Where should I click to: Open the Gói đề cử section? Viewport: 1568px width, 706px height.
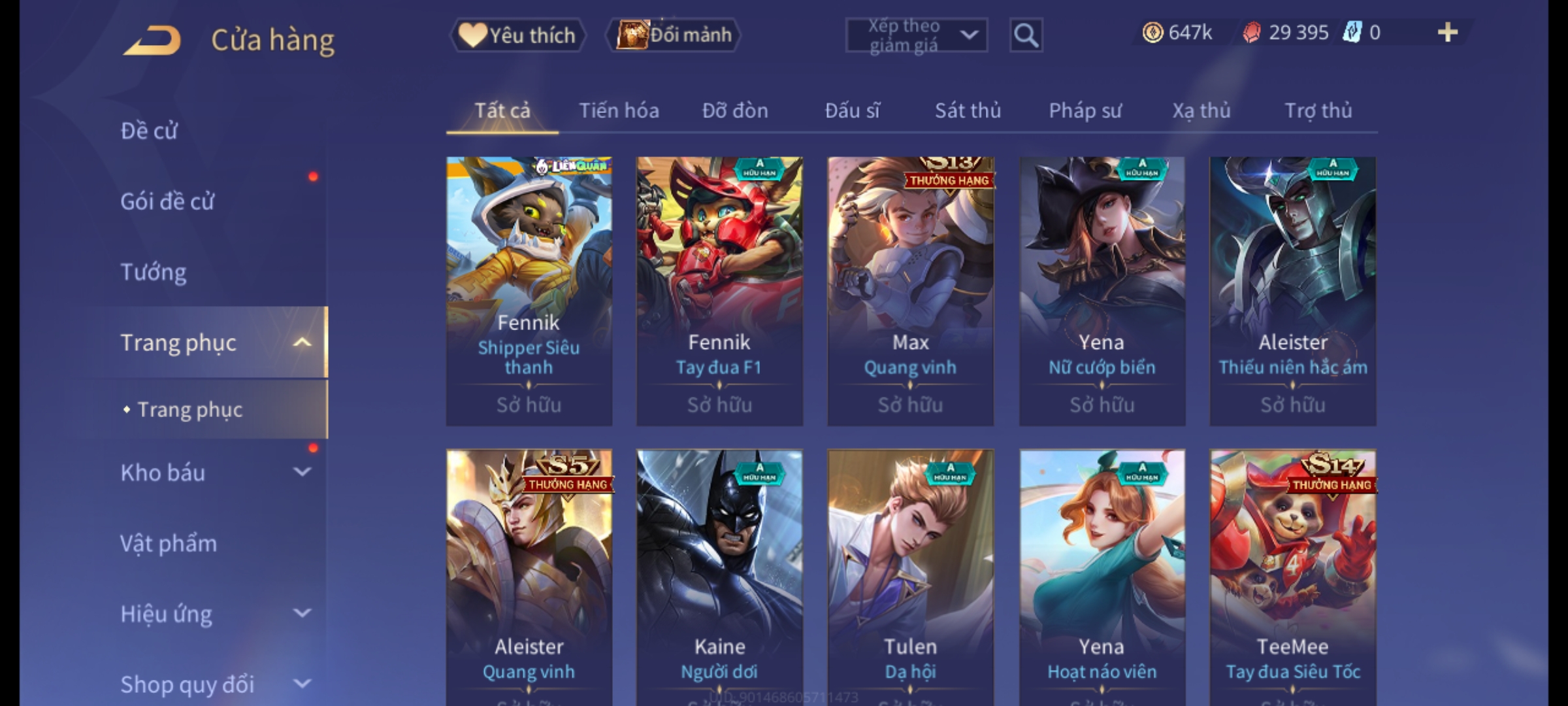(x=167, y=201)
